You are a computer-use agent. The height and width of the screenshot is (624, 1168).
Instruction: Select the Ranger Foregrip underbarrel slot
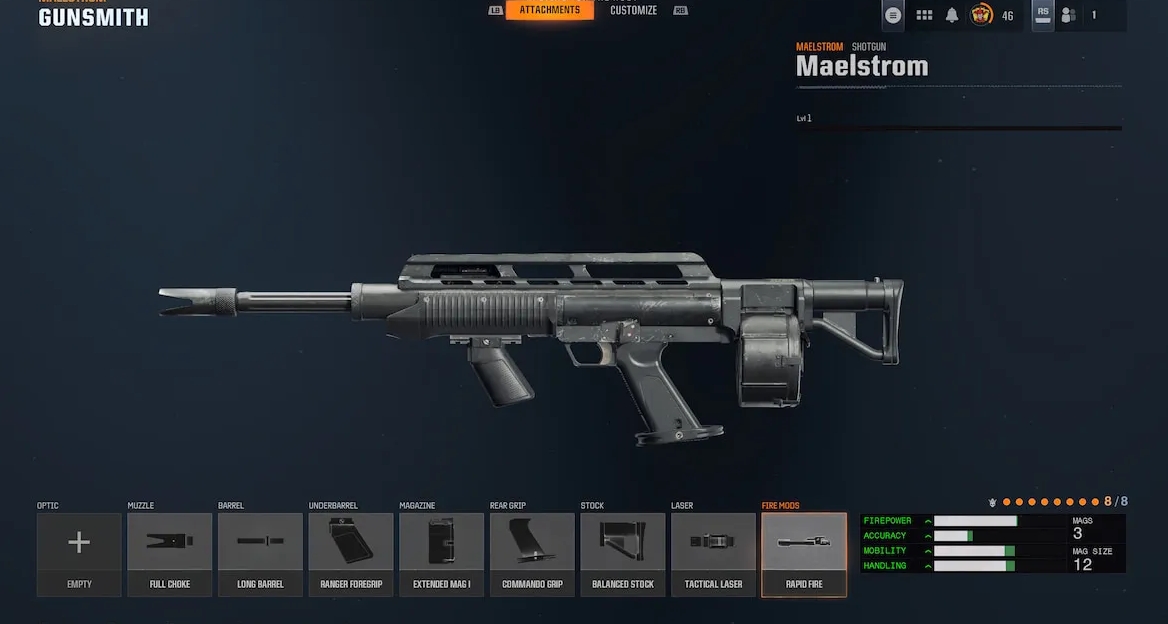tap(351, 554)
